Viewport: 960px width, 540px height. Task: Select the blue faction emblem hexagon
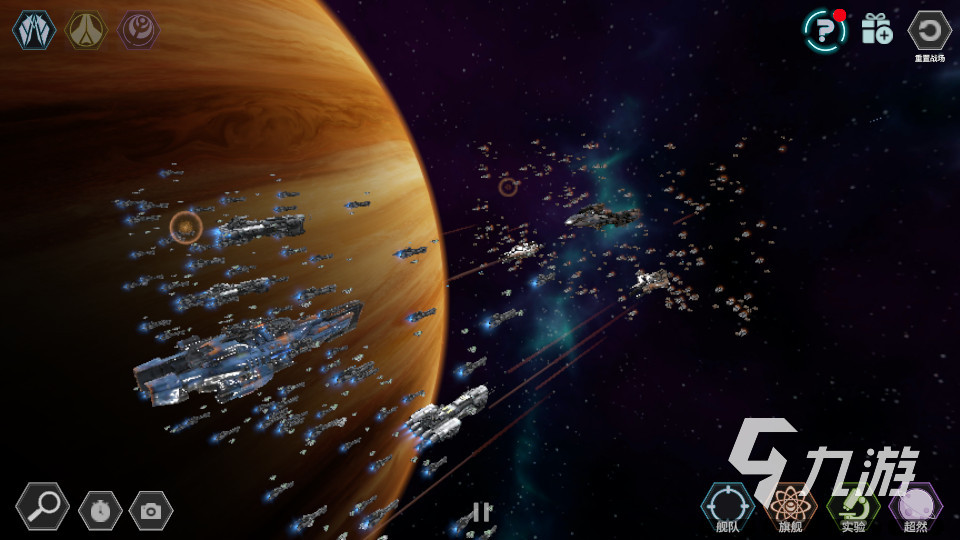point(33,30)
